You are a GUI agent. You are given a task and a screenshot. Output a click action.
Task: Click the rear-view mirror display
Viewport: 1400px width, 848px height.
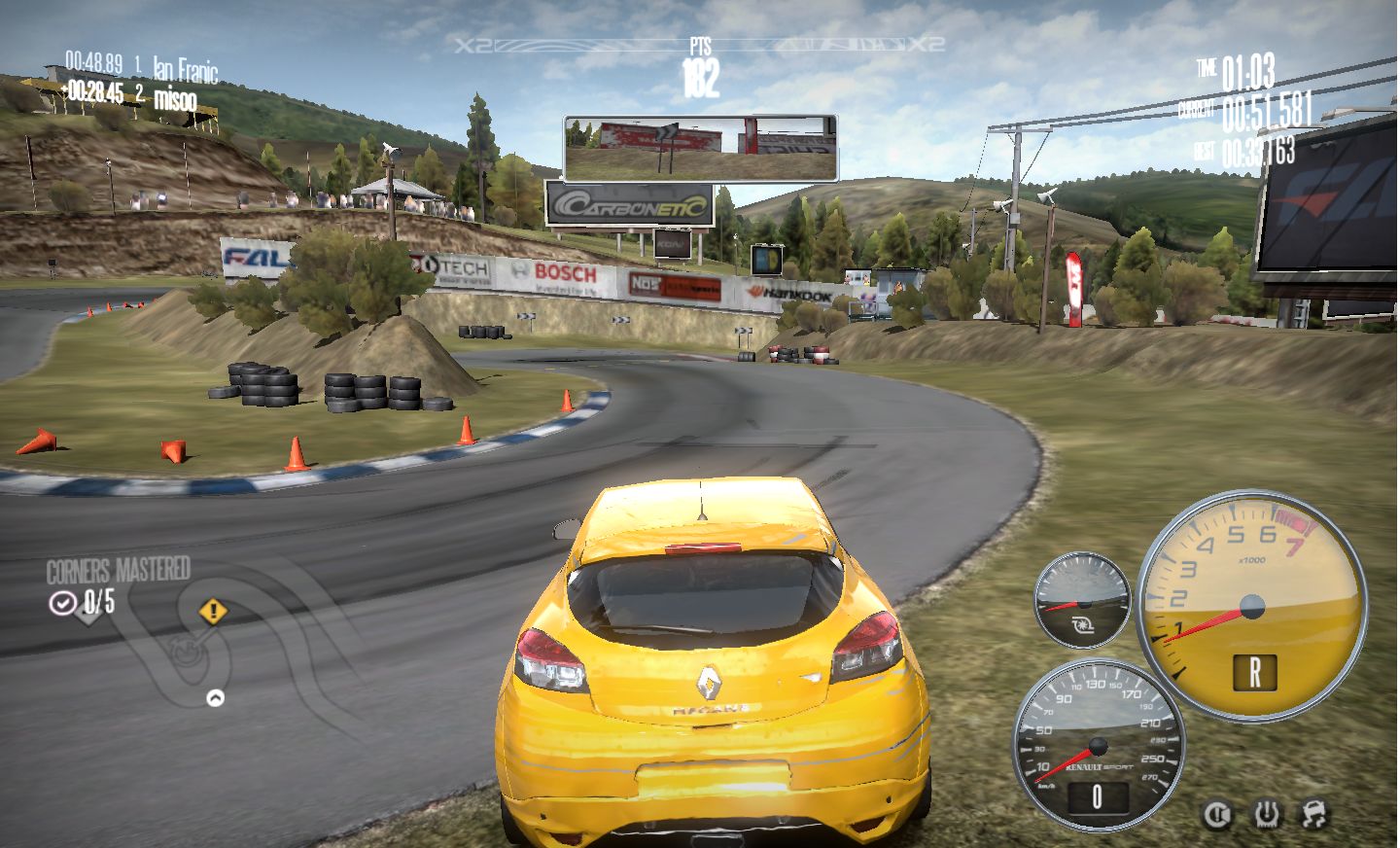[x=700, y=149]
